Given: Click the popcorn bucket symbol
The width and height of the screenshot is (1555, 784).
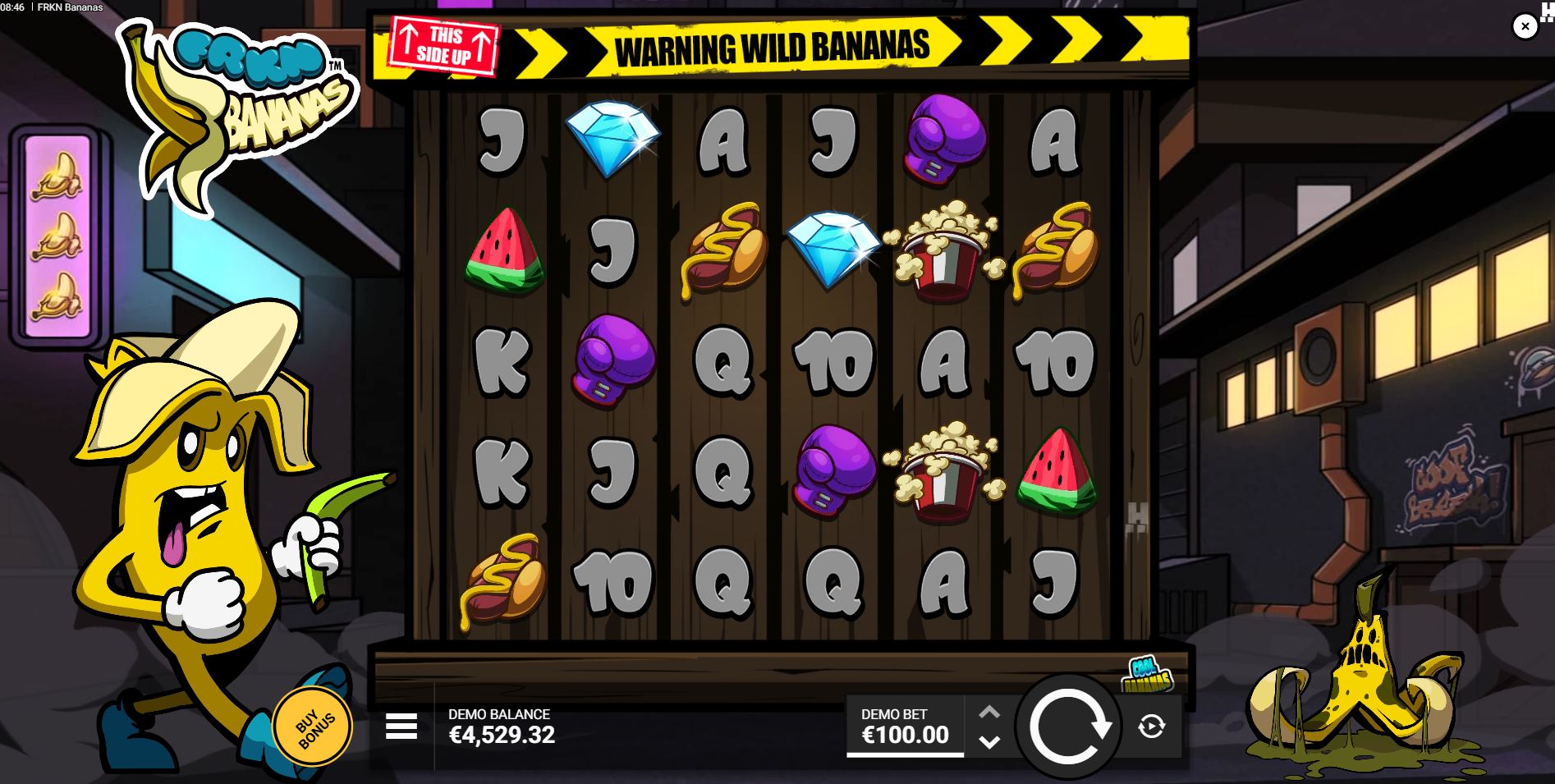Looking at the screenshot, I should click(x=944, y=250).
